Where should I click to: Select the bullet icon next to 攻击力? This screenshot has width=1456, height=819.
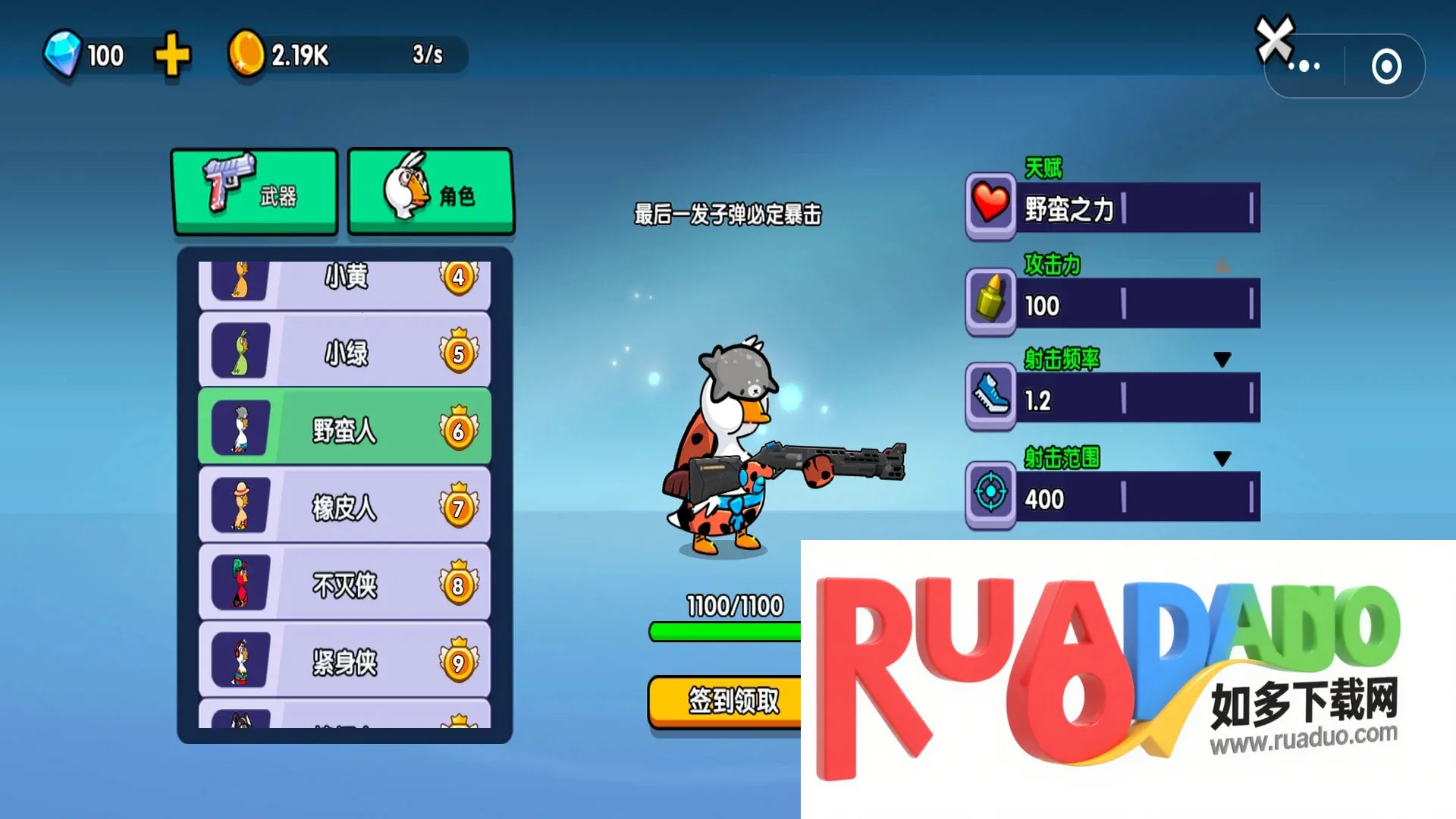click(x=990, y=303)
